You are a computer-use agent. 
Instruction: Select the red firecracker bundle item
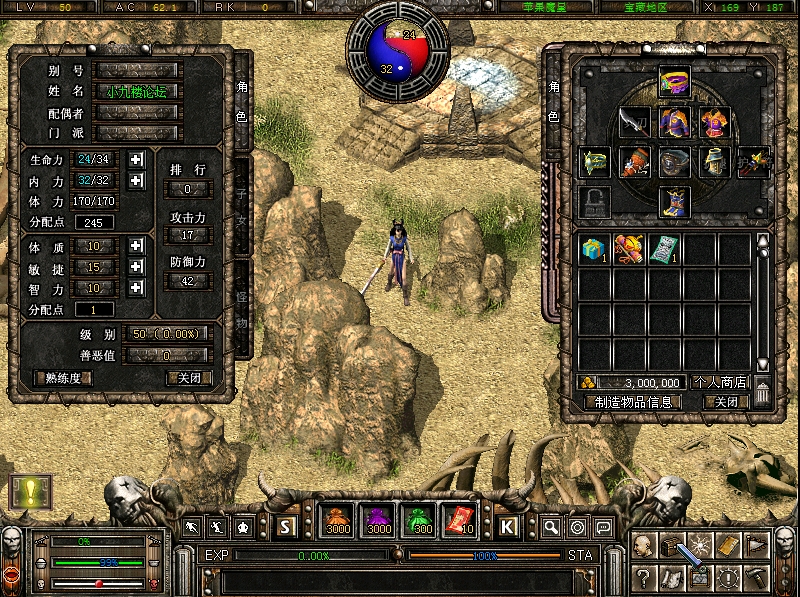click(x=629, y=249)
